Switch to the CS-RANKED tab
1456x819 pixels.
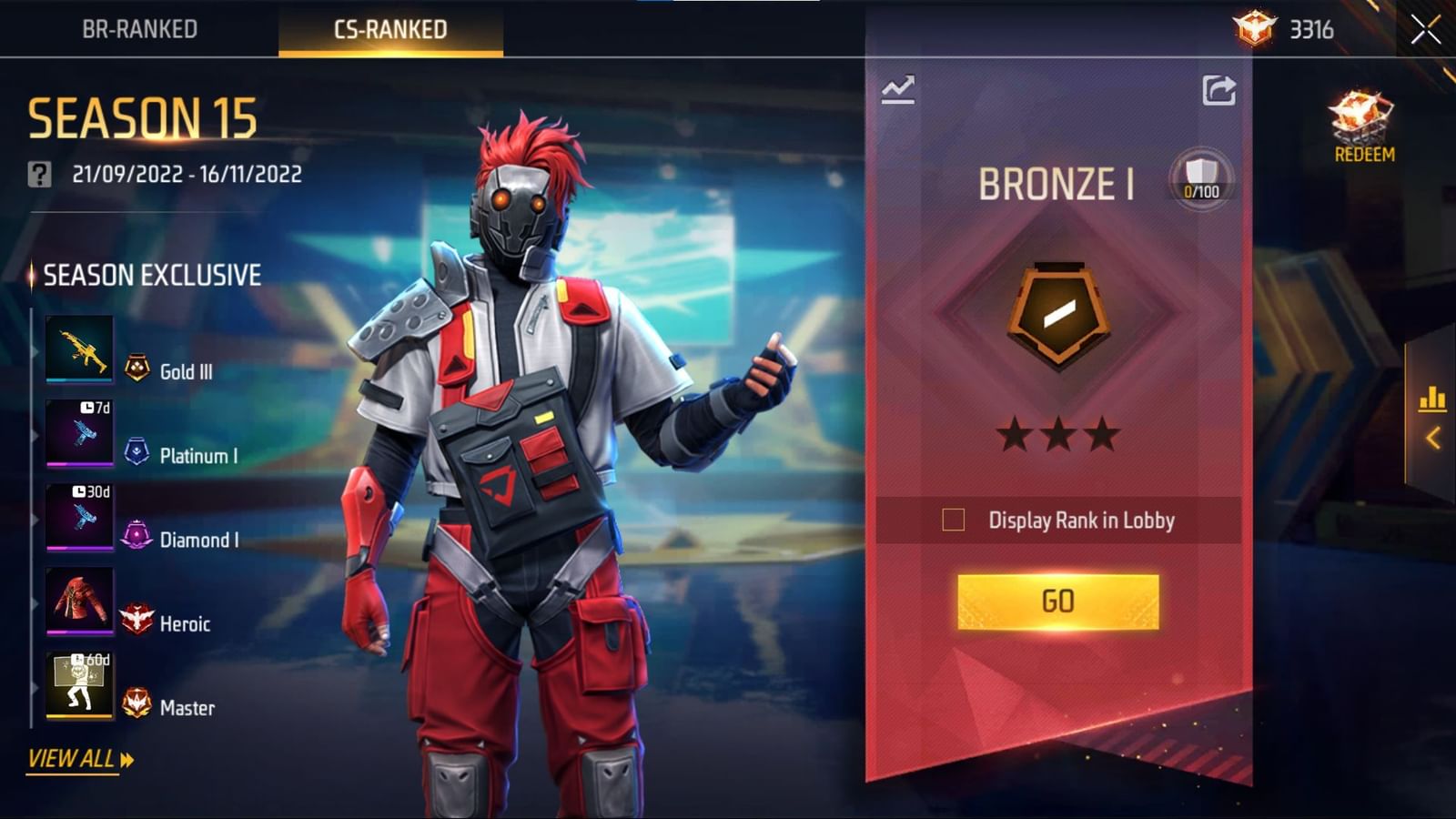click(x=389, y=27)
